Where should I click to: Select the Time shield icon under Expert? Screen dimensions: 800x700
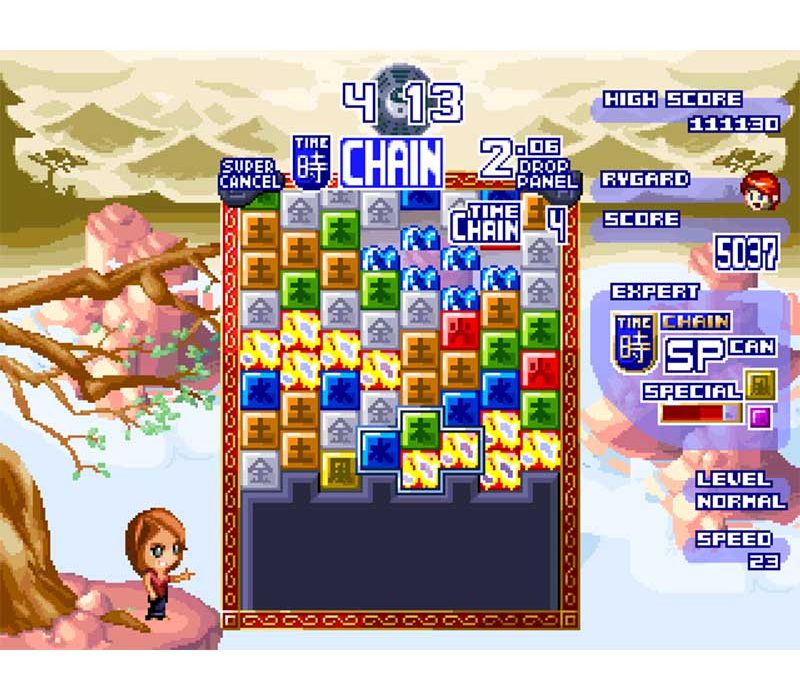633,342
